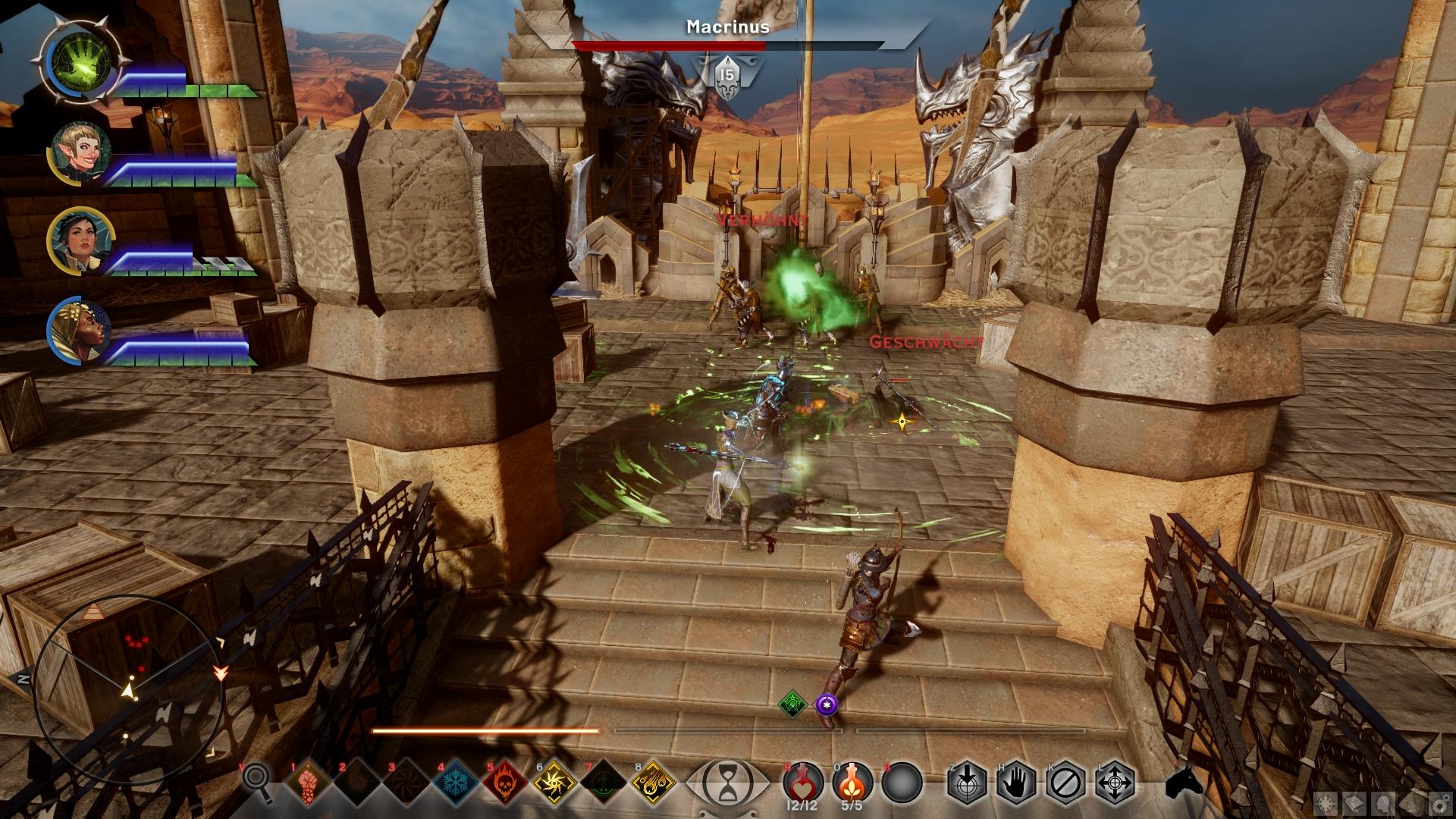Use the stone fist ability
Screen dimensions: 1456x819
pyautogui.click(x=309, y=782)
